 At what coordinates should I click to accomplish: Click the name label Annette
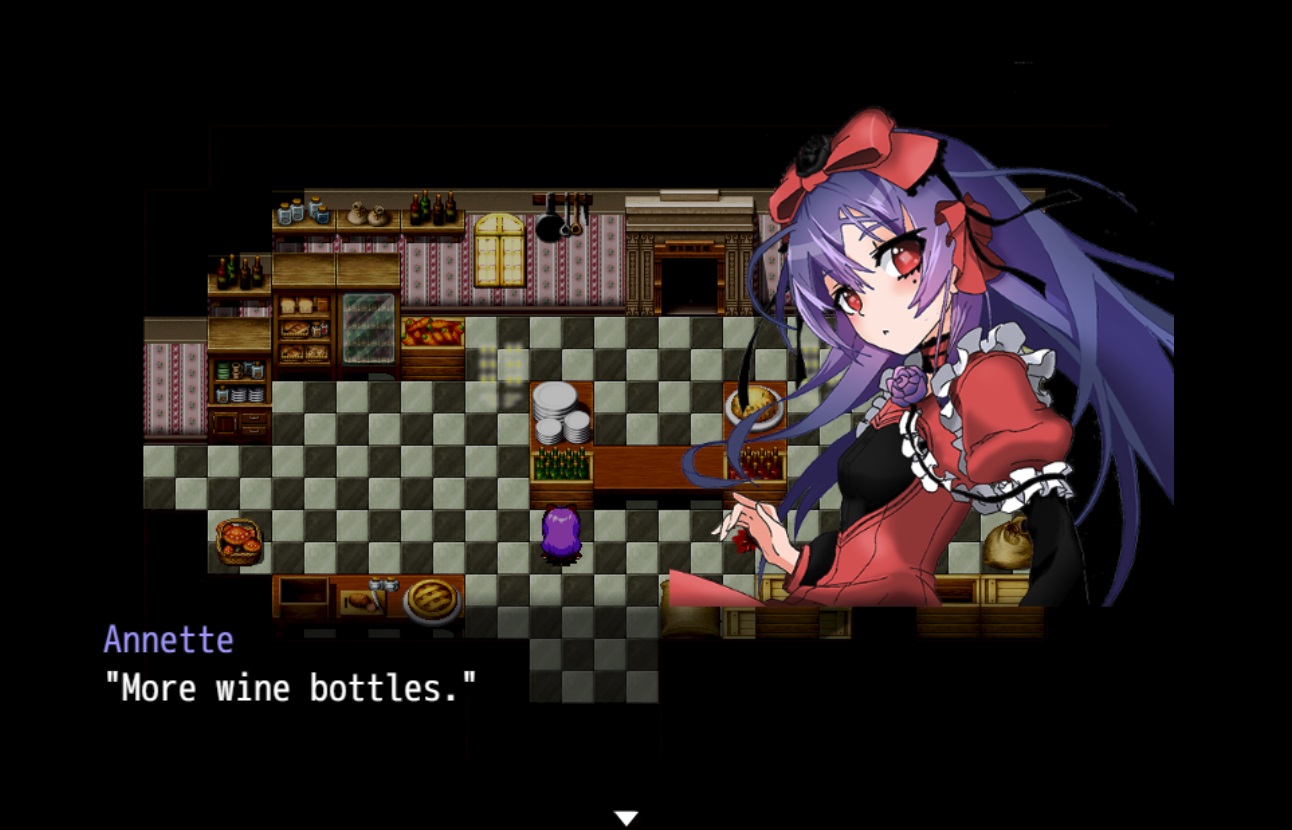coord(168,641)
